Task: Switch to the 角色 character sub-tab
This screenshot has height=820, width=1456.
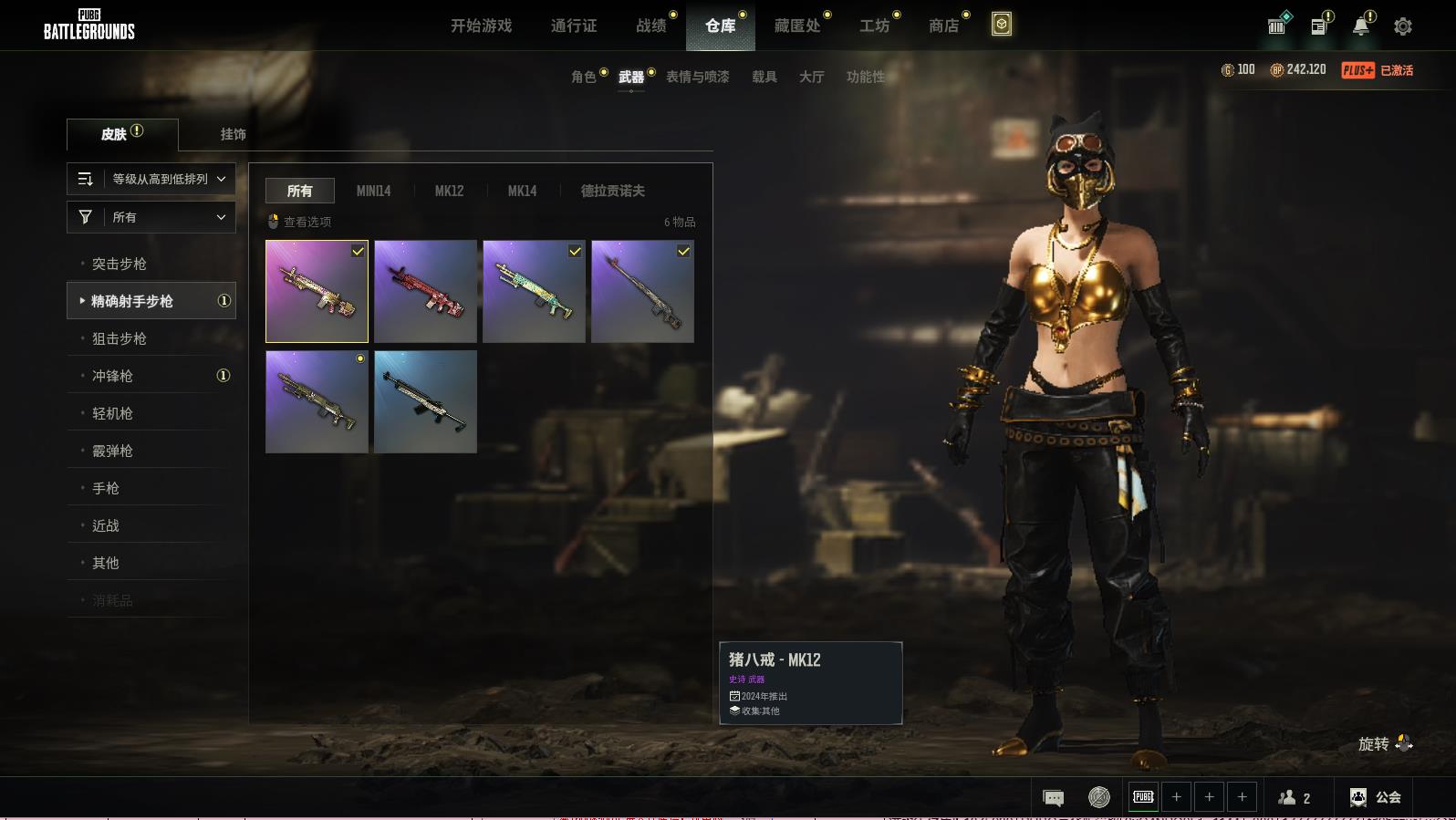Action: [584, 77]
